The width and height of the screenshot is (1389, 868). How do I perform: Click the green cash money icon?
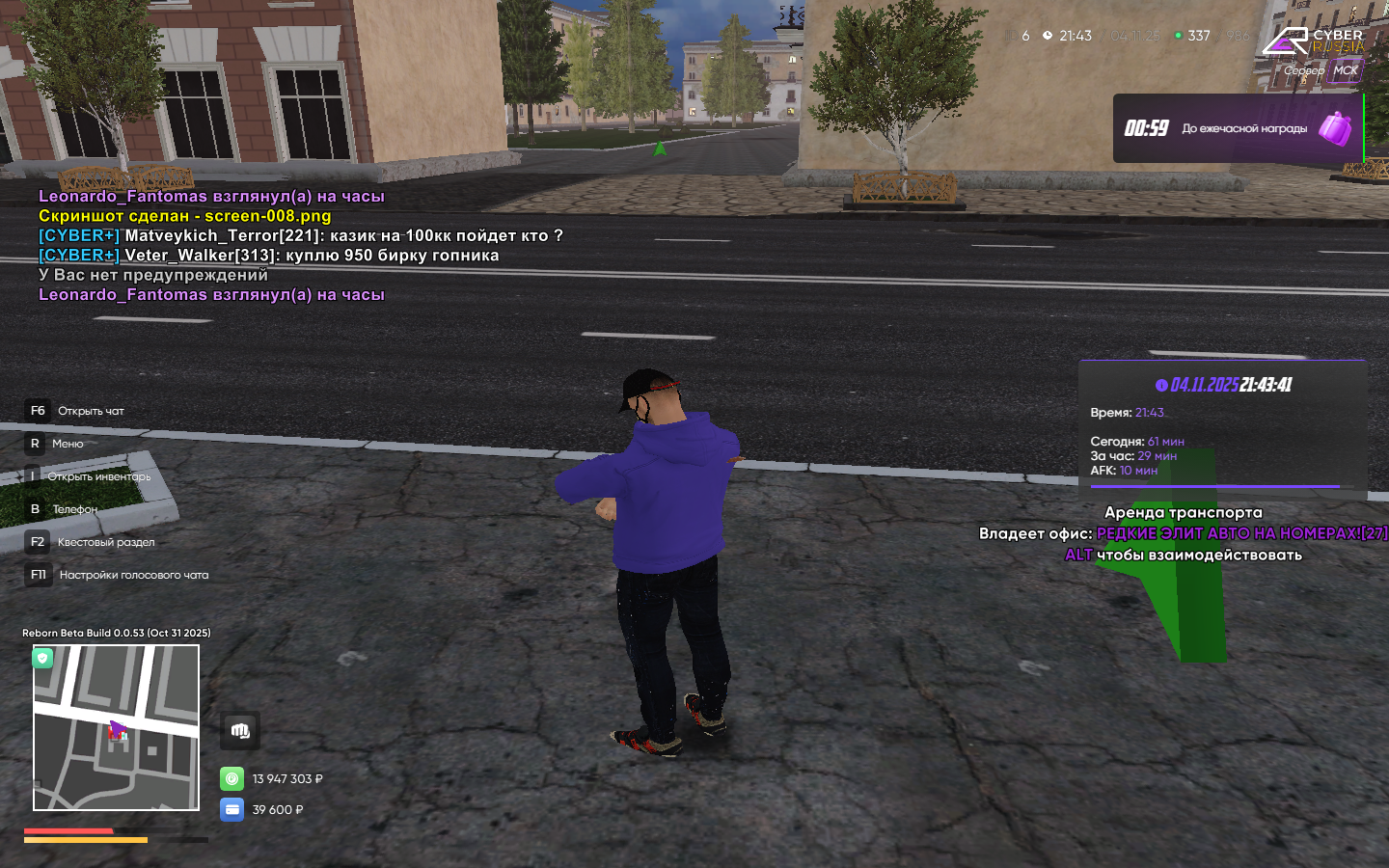pos(232,778)
